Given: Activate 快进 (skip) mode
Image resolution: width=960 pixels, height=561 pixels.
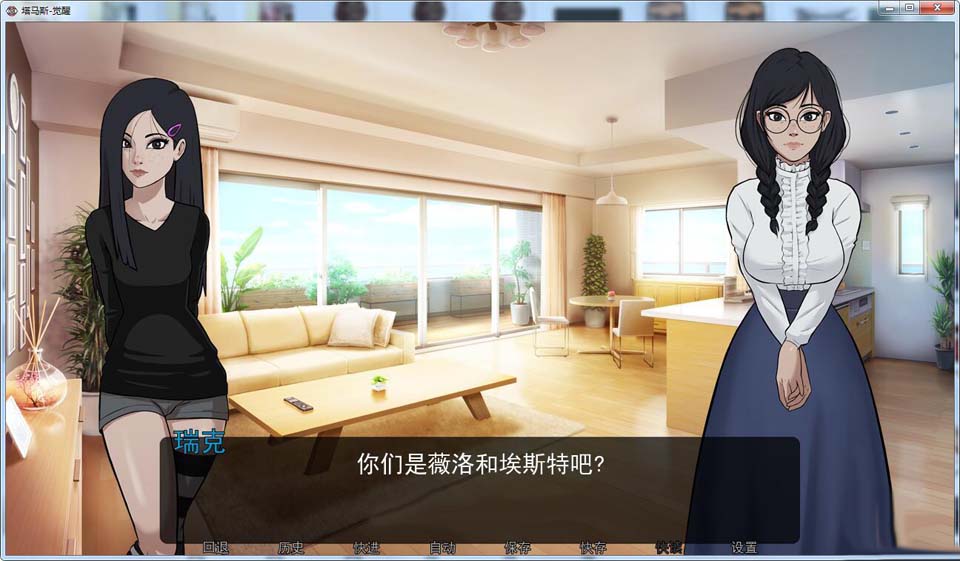Looking at the screenshot, I should coord(367,548).
